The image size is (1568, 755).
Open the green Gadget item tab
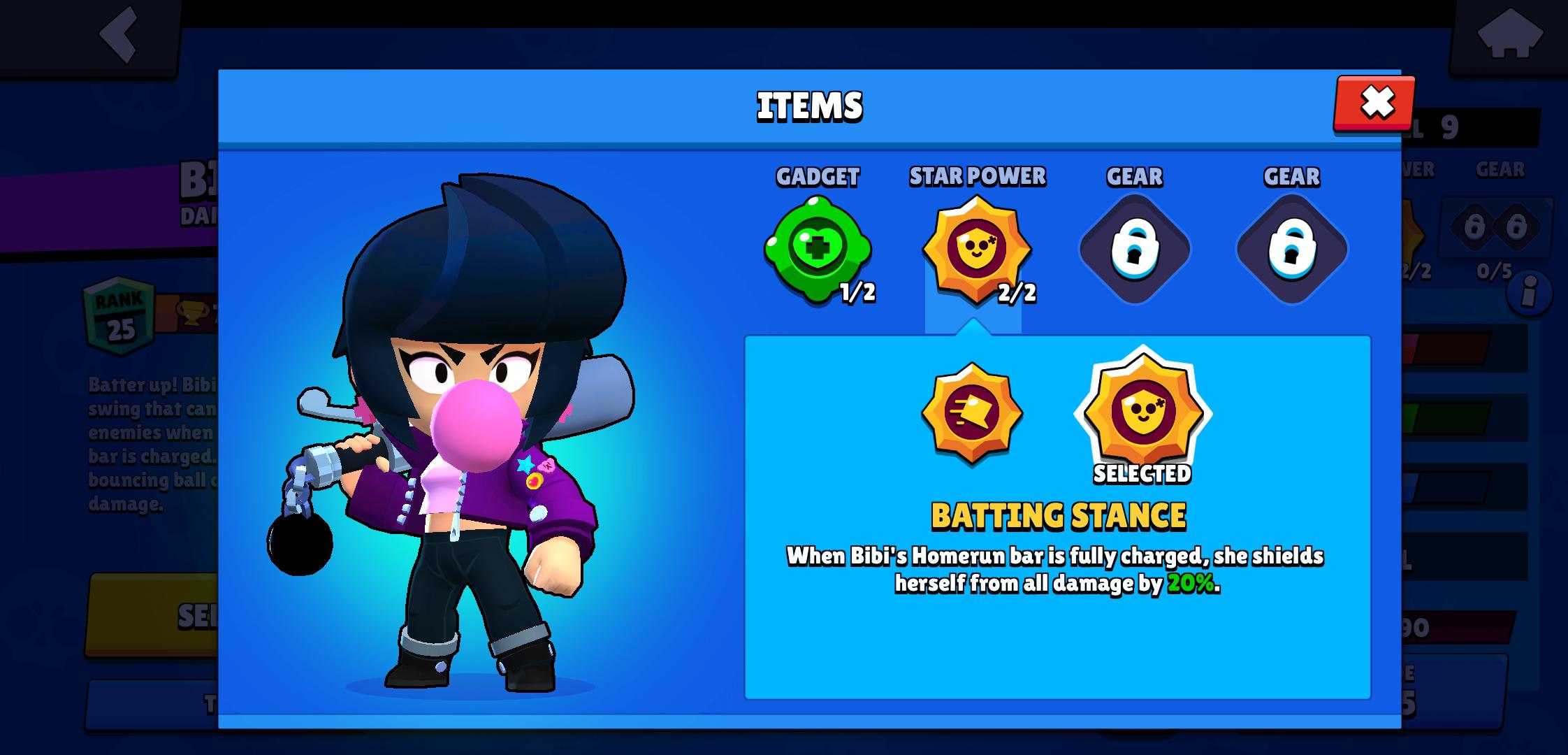(817, 249)
